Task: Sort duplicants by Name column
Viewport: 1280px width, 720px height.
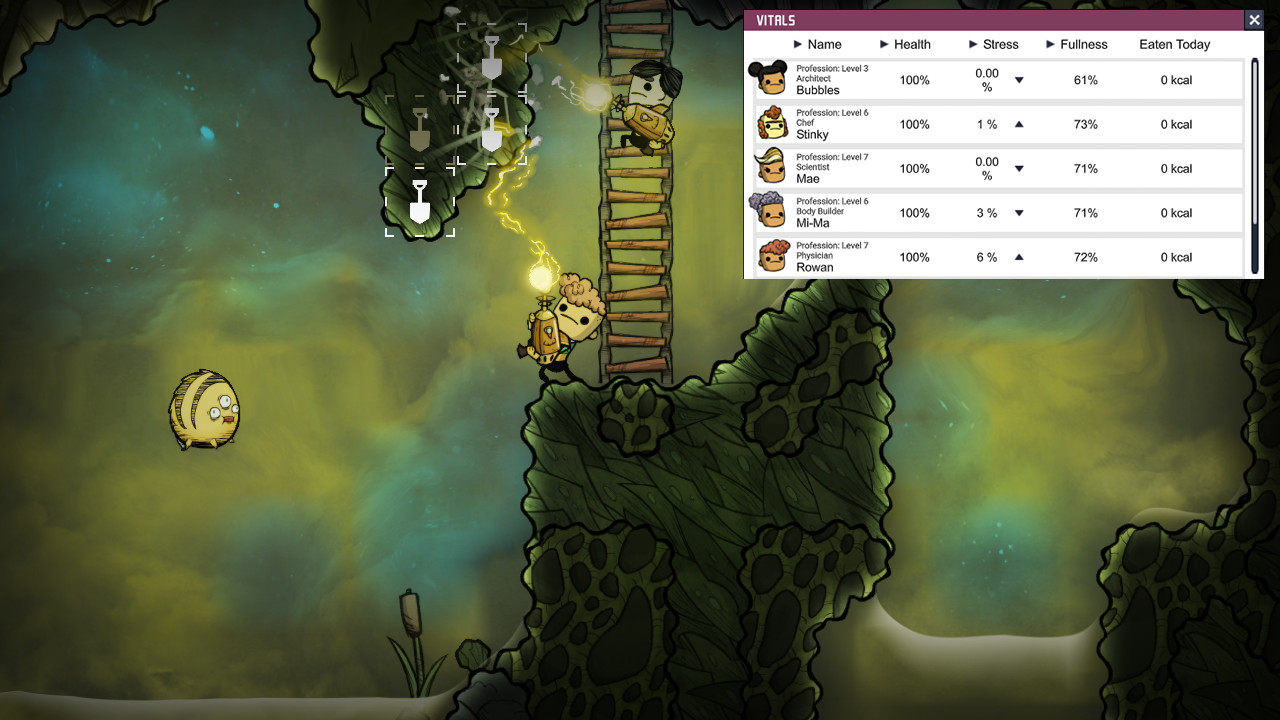Action: [x=817, y=45]
